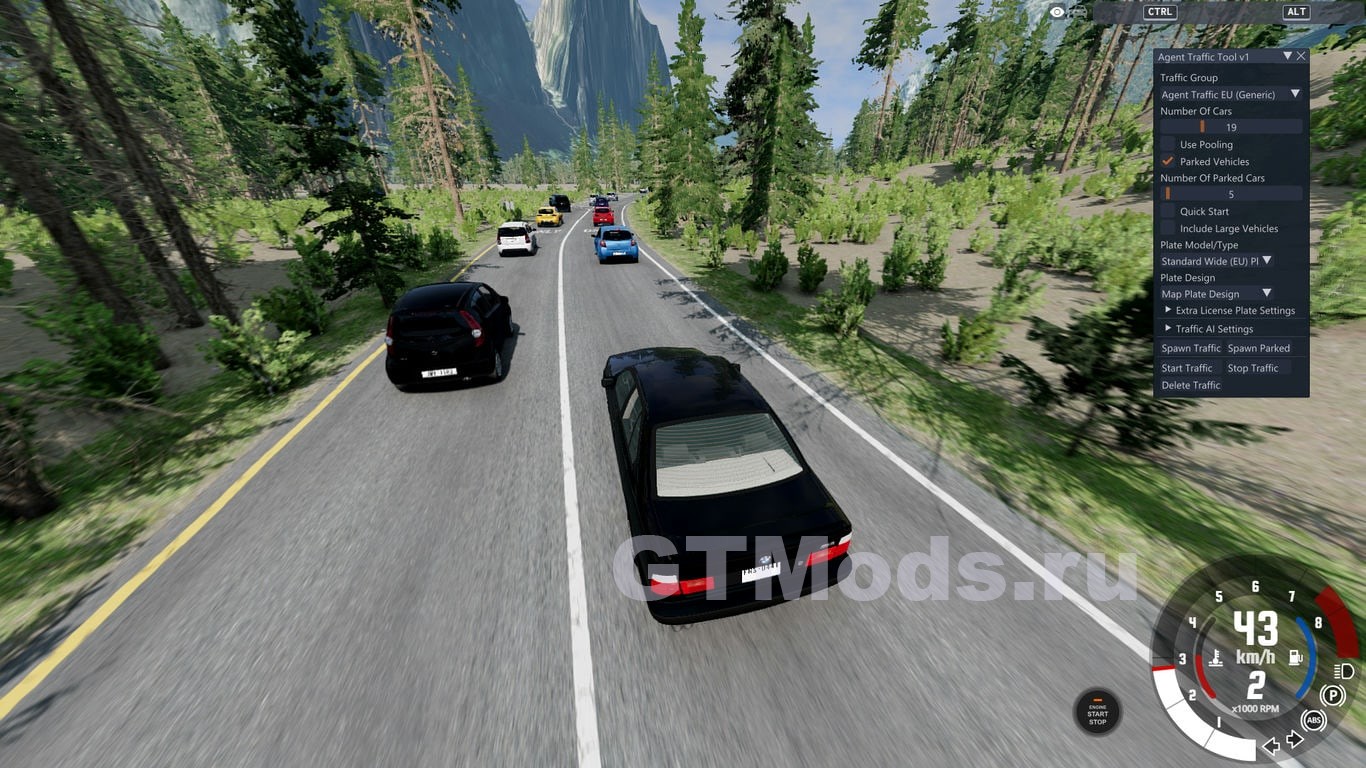Spawn parked cars with Spawn Parked

pyautogui.click(x=1258, y=349)
